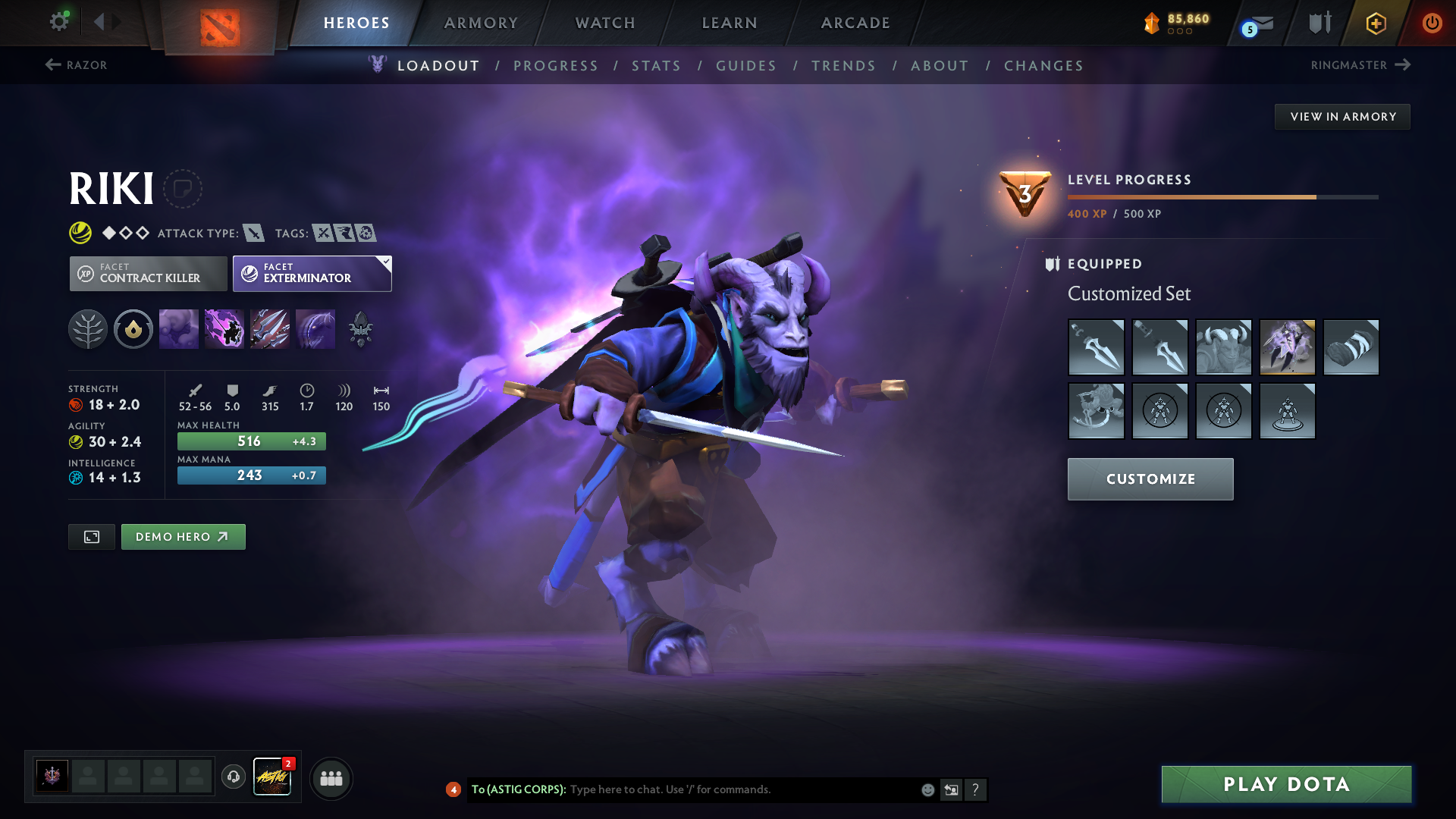This screenshot has height=819, width=1456.
Task: Open the Guides subpage
Action: tap(746, 66)
